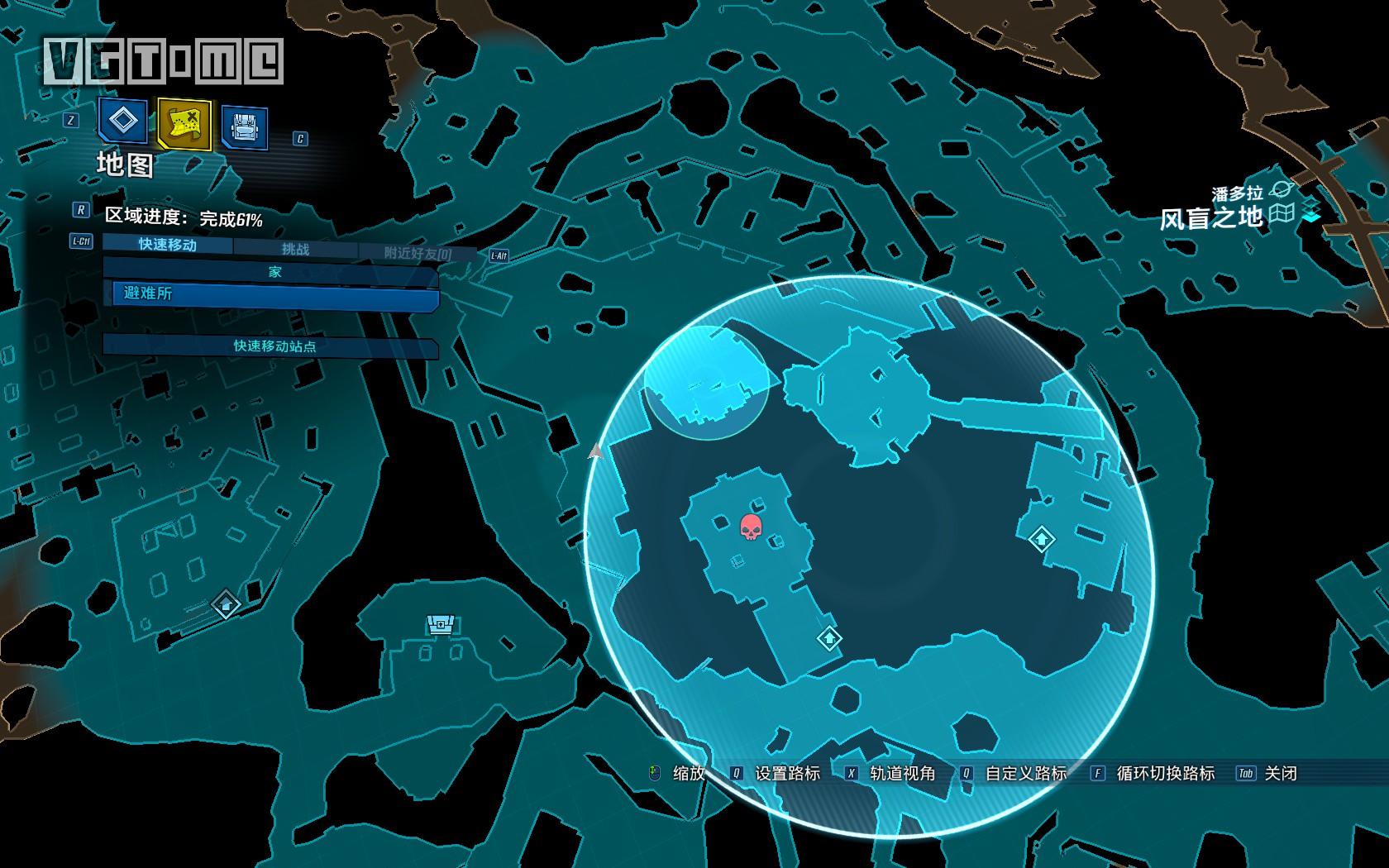Click the planet orbit icon beside 潘多拉
The image size is (1389, 868).
pos(1281,190)
